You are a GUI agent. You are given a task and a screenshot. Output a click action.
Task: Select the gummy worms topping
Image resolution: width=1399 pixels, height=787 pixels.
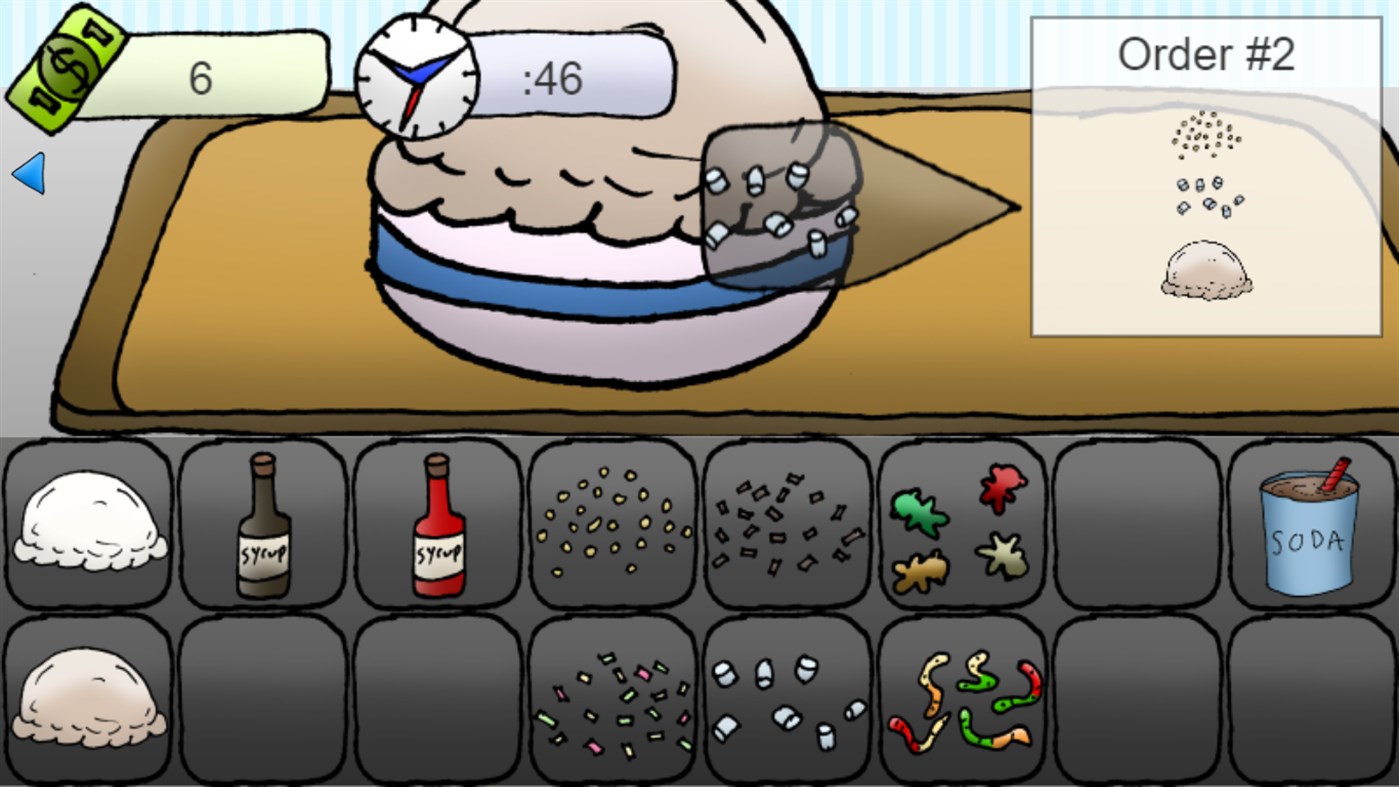961,700
